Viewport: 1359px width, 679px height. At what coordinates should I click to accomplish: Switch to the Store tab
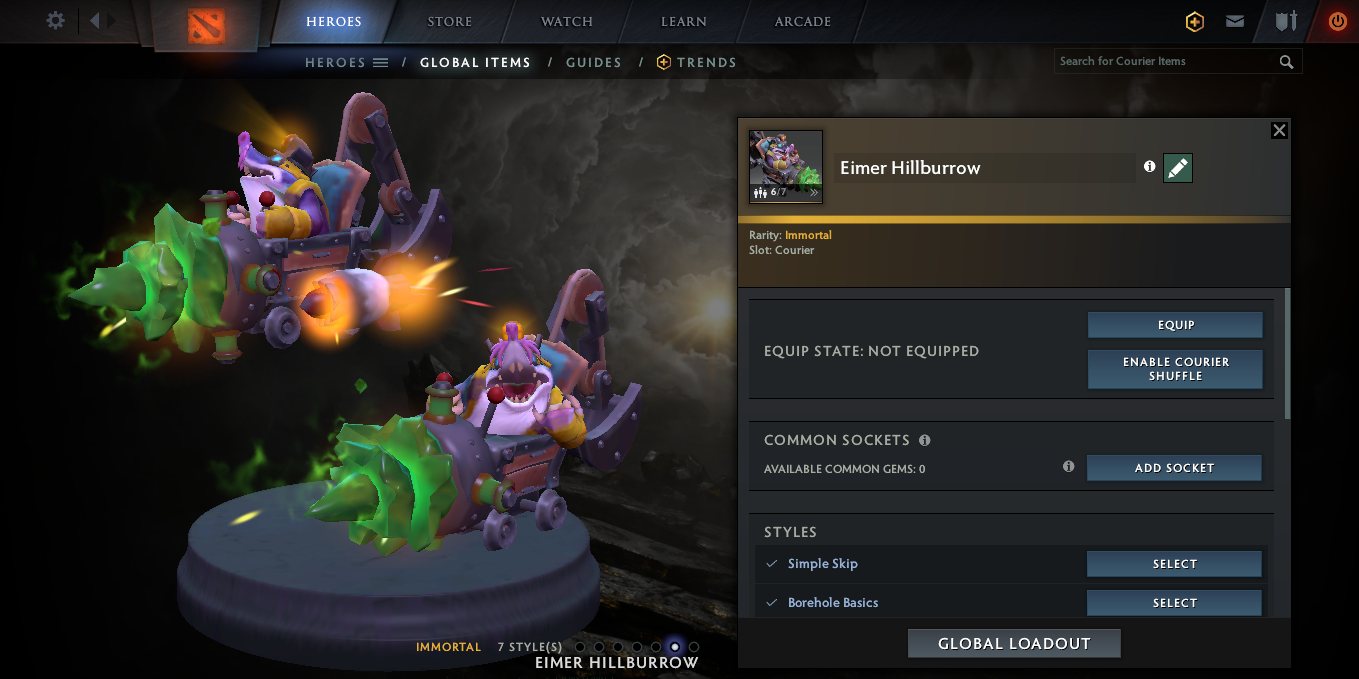pyautogui.click(x=449, y=22)
